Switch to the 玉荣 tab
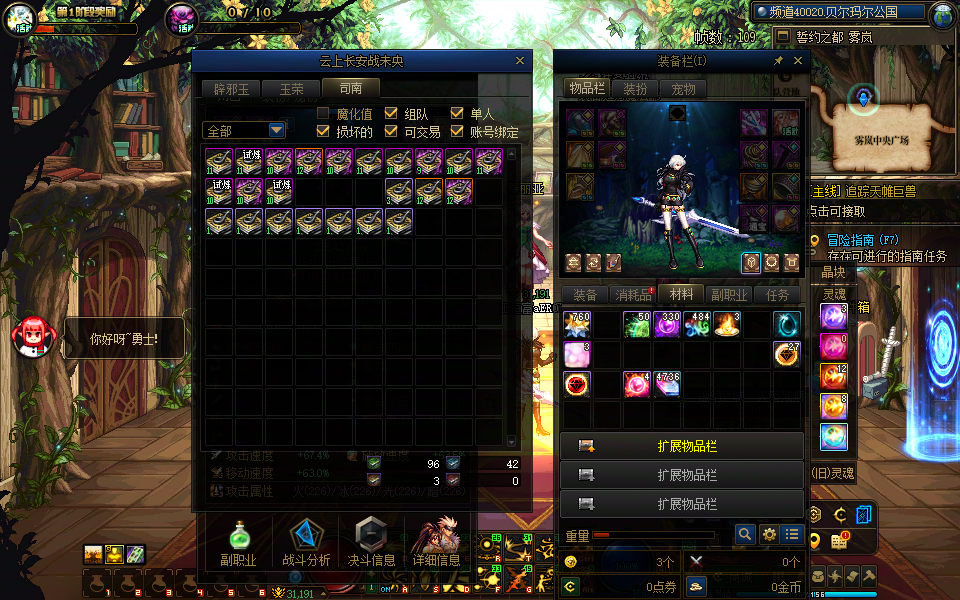This screenshot has width=960, height=600. [291, 89]
